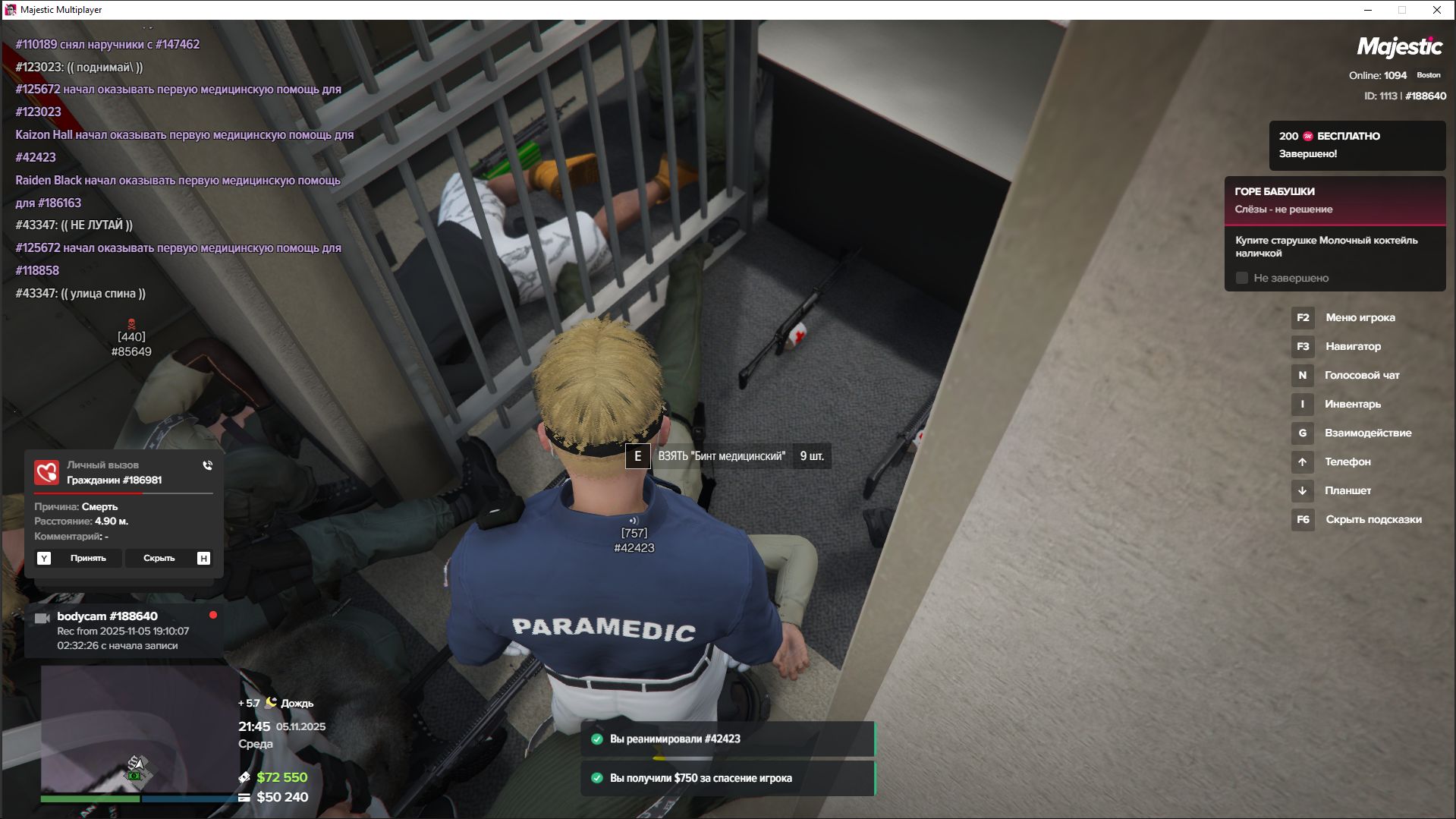Click the Majestic logo
Viewport: 1456px width, 819px height.
tap(1399, 47)
